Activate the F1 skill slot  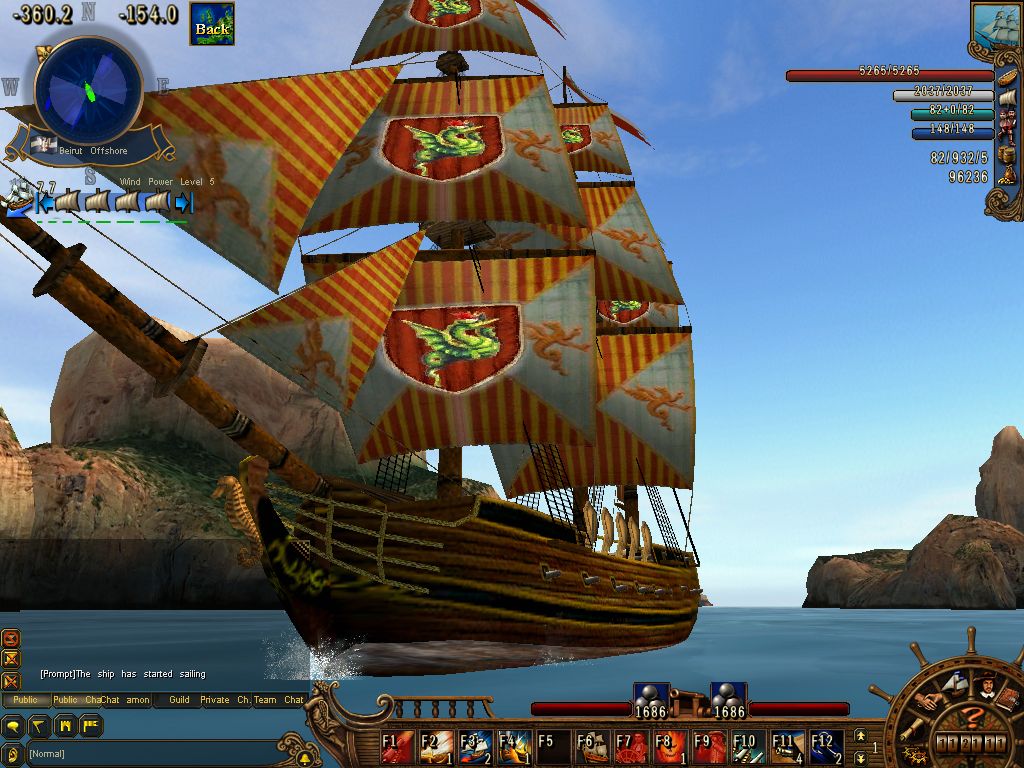tap(398, 747)
